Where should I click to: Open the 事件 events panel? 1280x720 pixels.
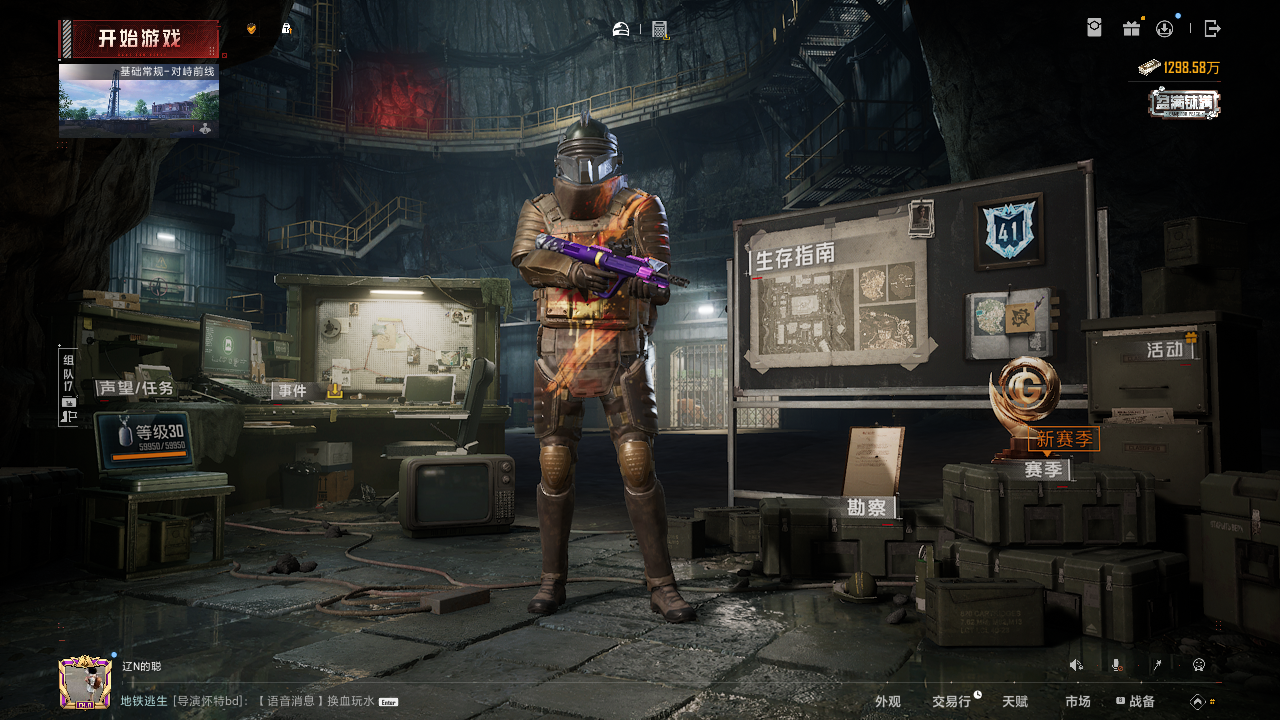click(x=293, y=391)
